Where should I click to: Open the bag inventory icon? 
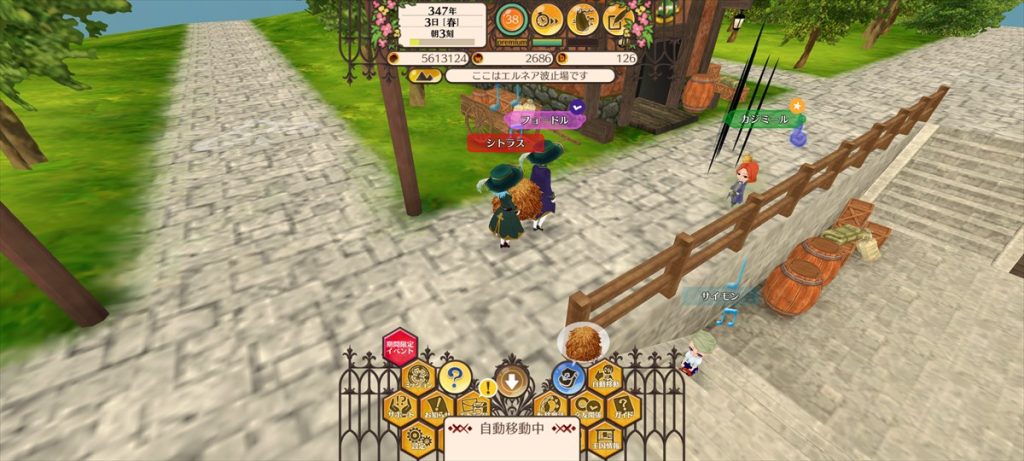pyautogui.click(x=583, y=18)
